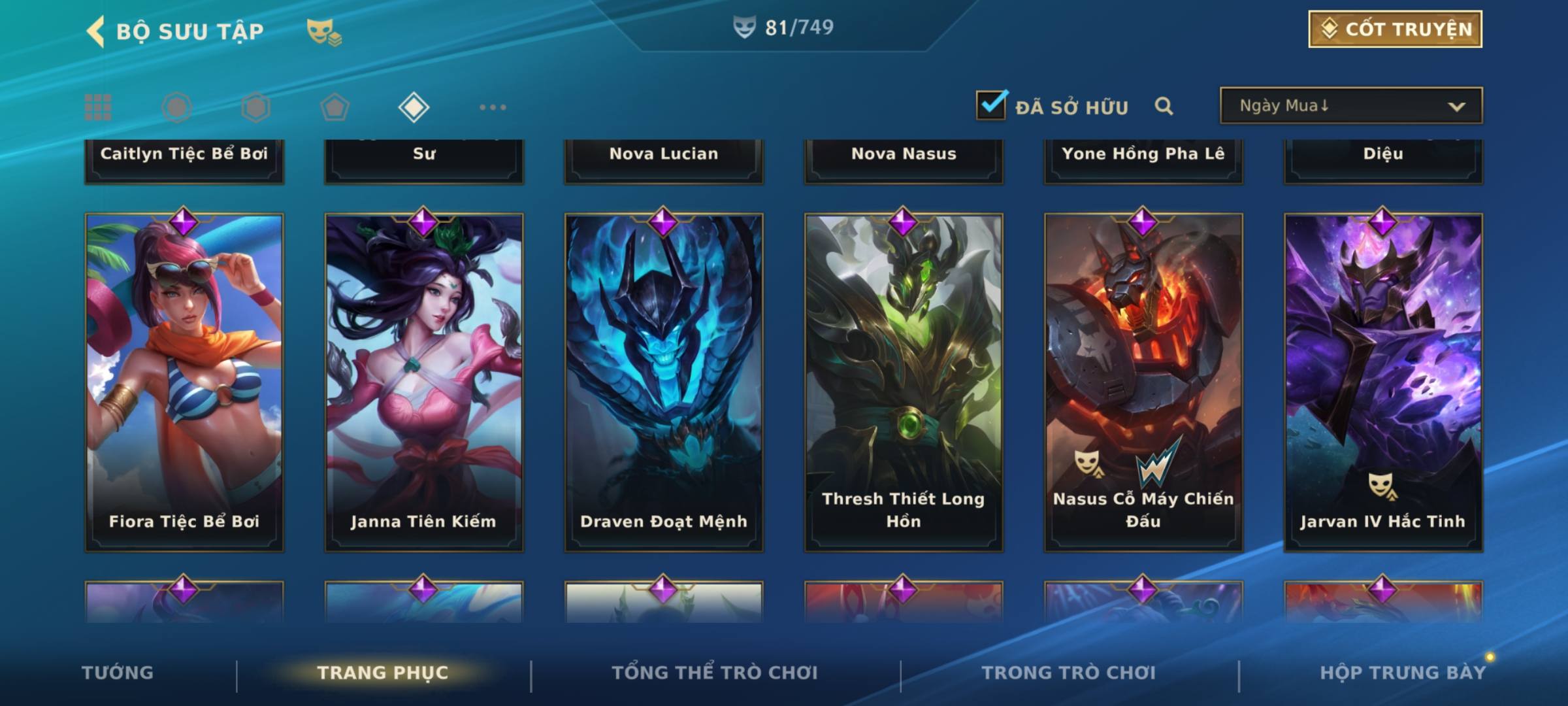Screen dimensions: 1568x706
Task: Switch to the Tướng tab
Action: pyautogui.click(x=118, y=673)
